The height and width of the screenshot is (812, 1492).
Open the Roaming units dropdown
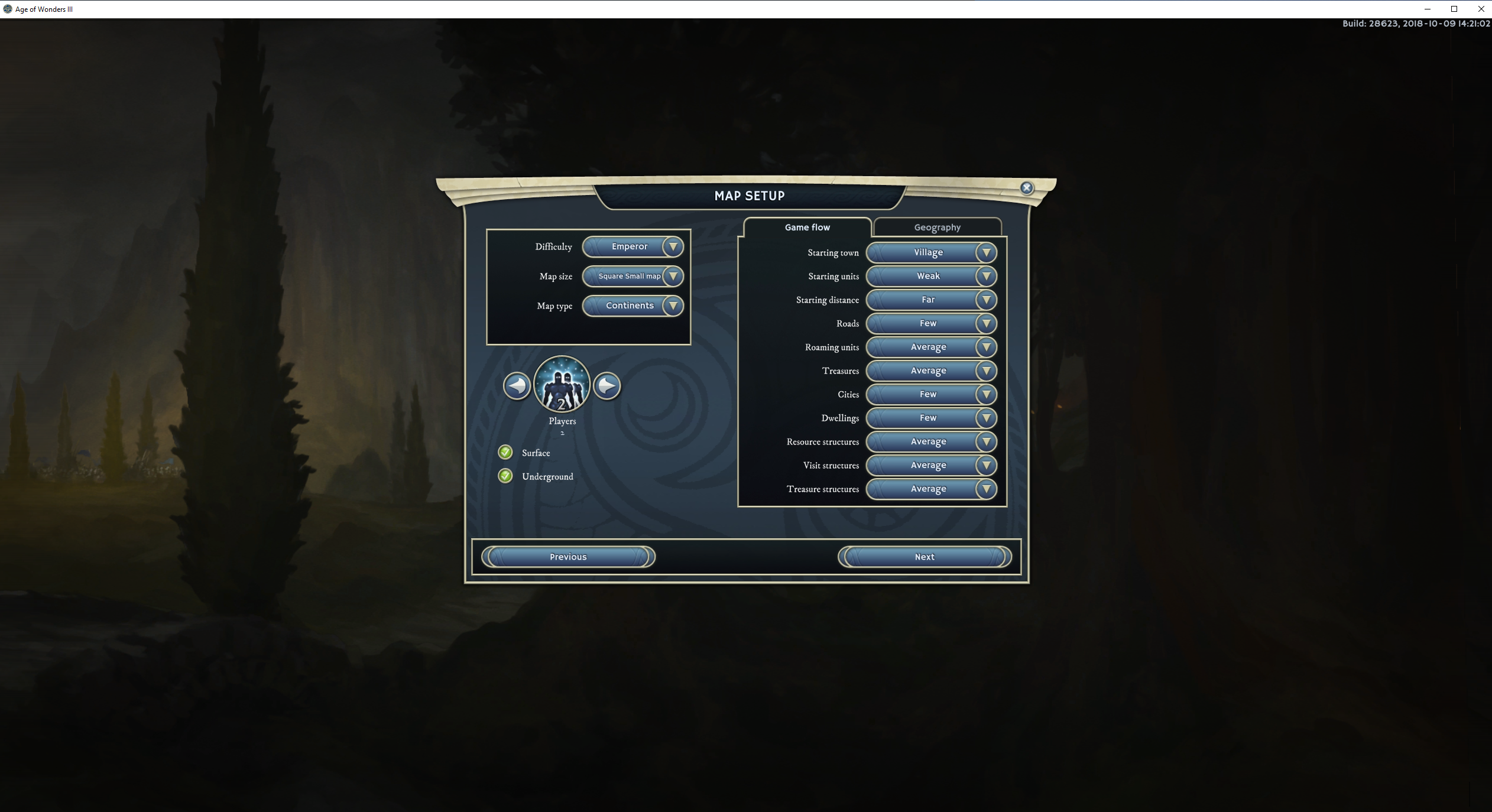(x=931, y=347)
